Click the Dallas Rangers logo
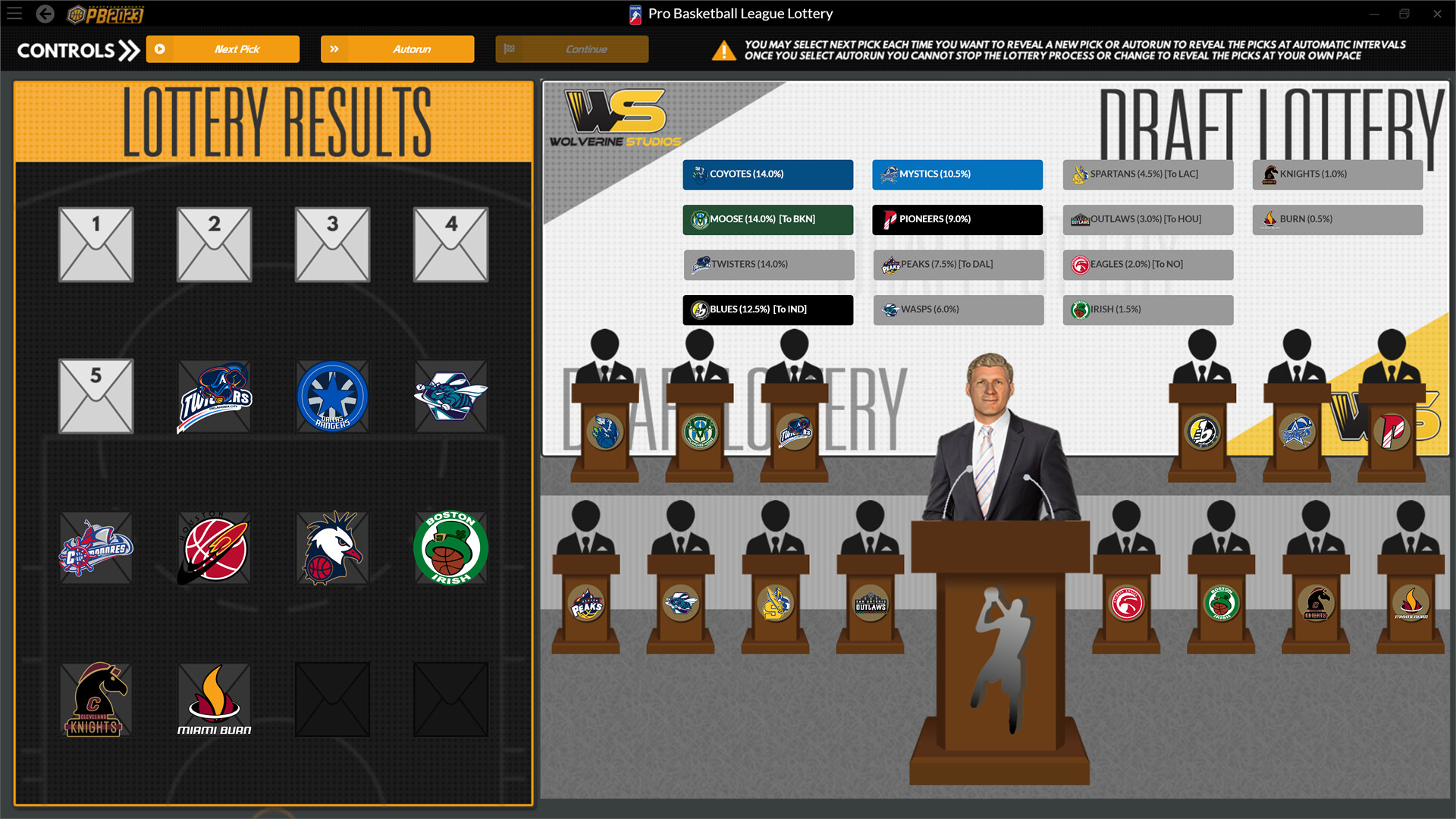 tap(332, 396)
